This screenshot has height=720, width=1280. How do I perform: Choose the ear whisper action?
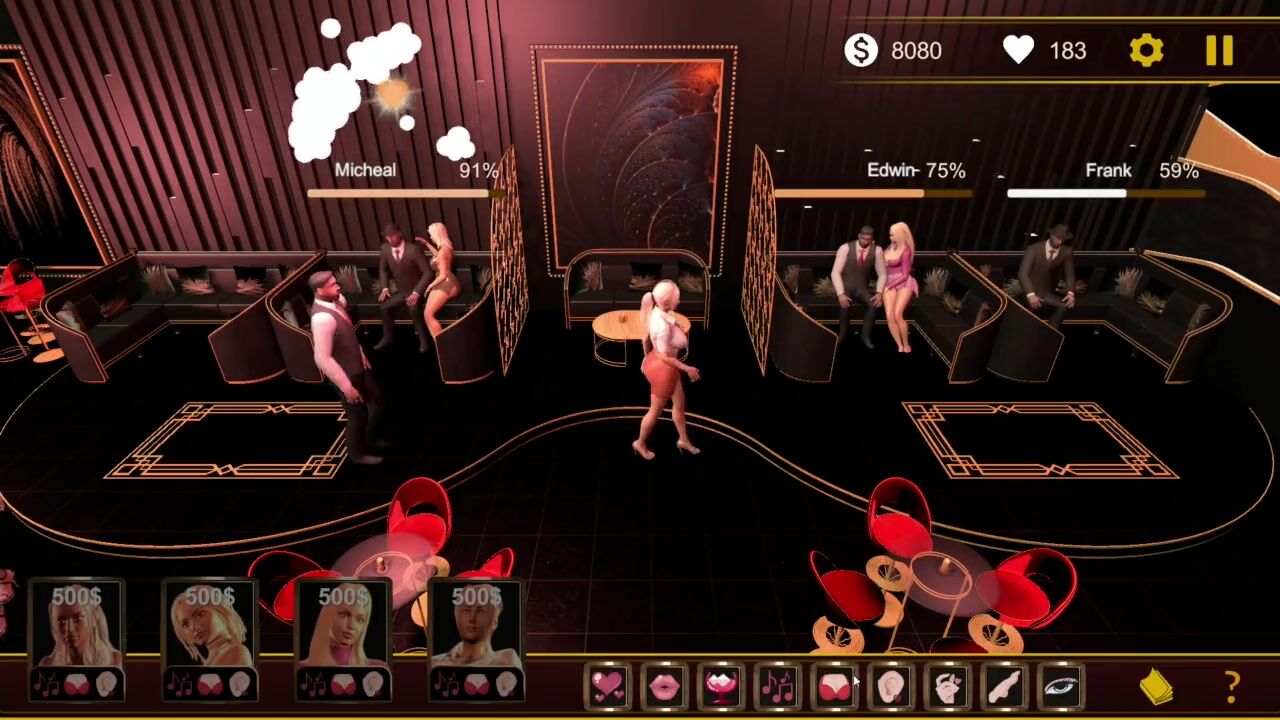click(890, 686)
